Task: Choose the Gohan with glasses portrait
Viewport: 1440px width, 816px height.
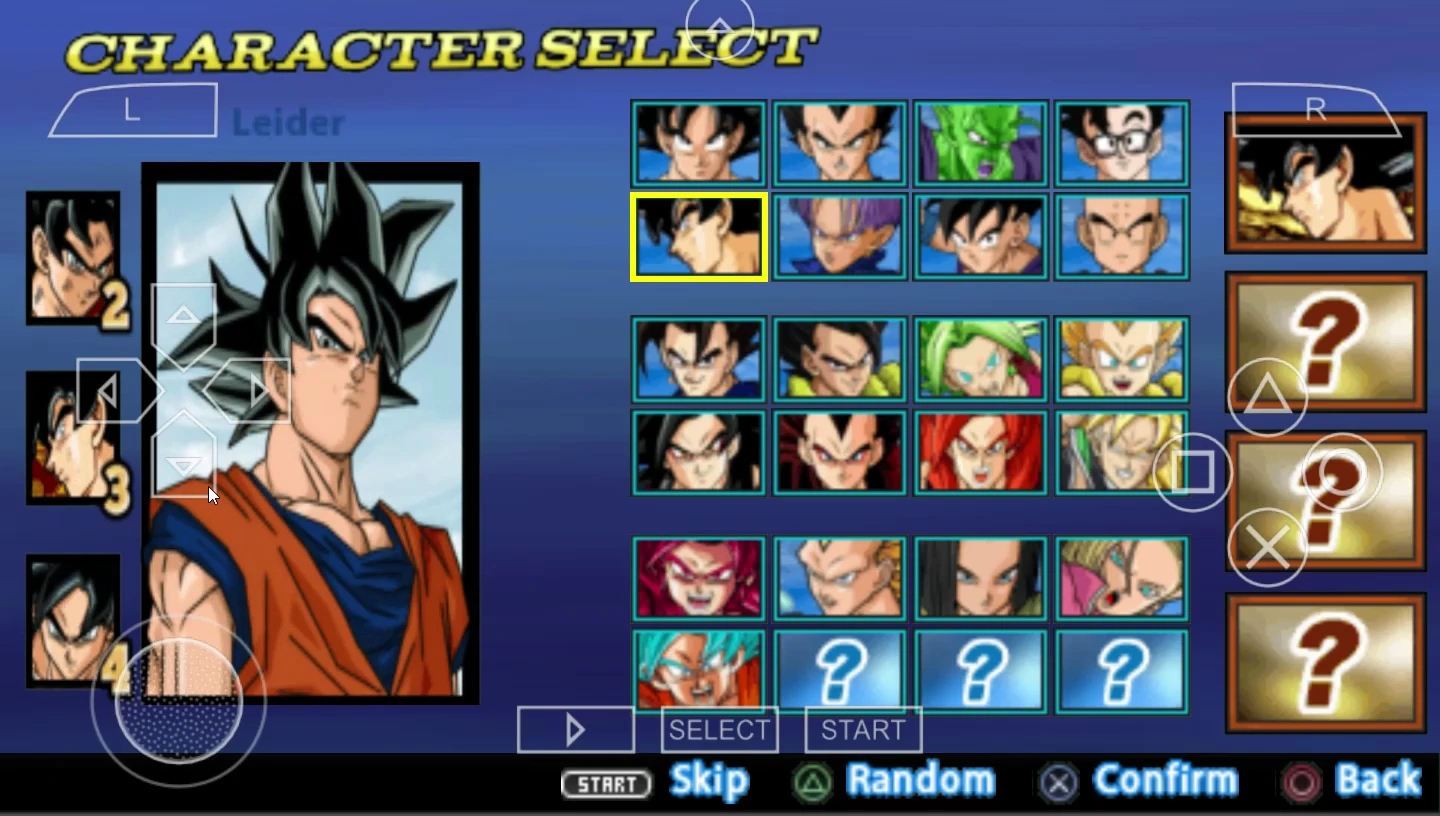Action: click(1122, 144)
